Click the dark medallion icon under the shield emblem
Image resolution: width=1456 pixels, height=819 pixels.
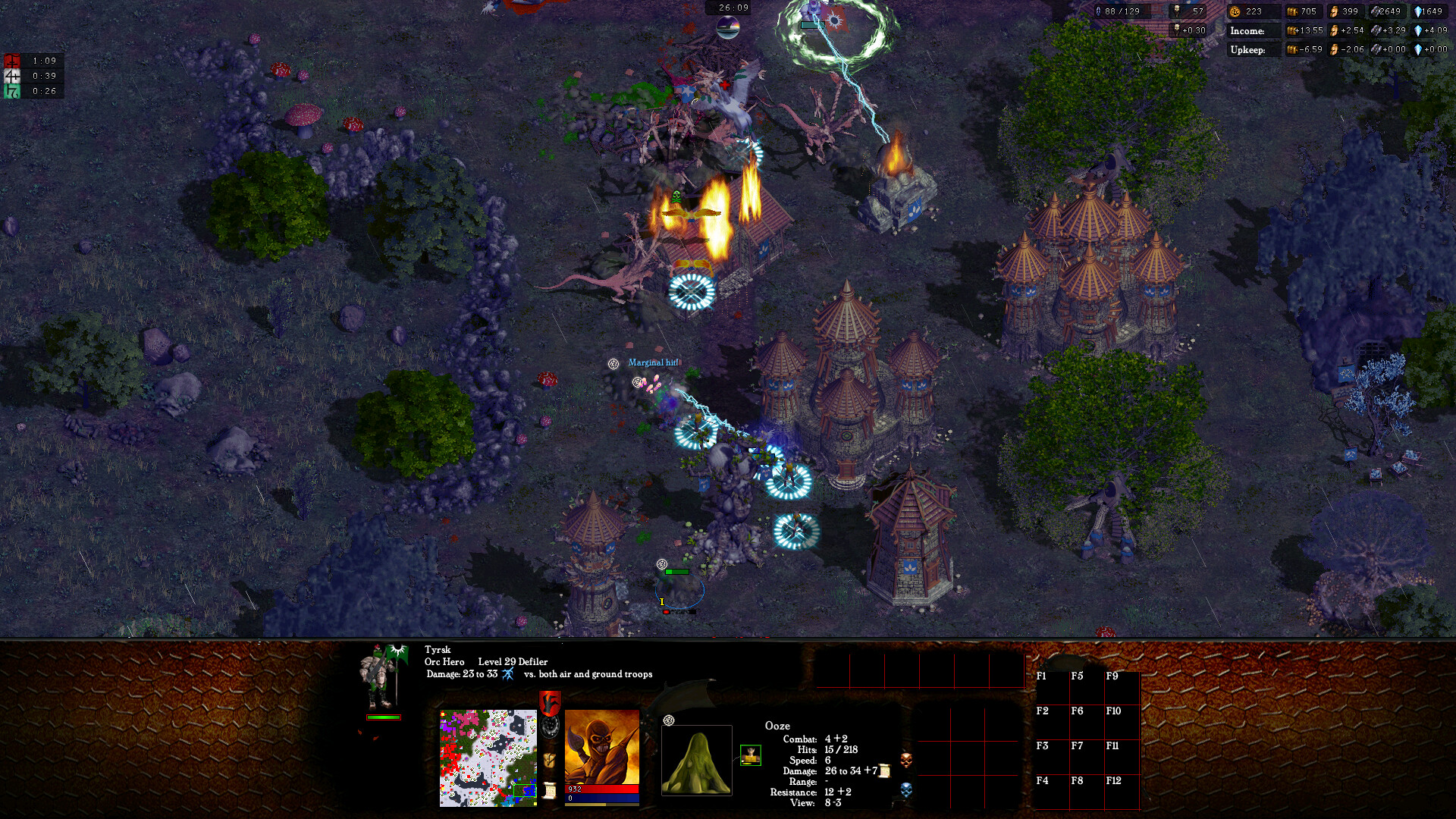click(x=549, y=726)
